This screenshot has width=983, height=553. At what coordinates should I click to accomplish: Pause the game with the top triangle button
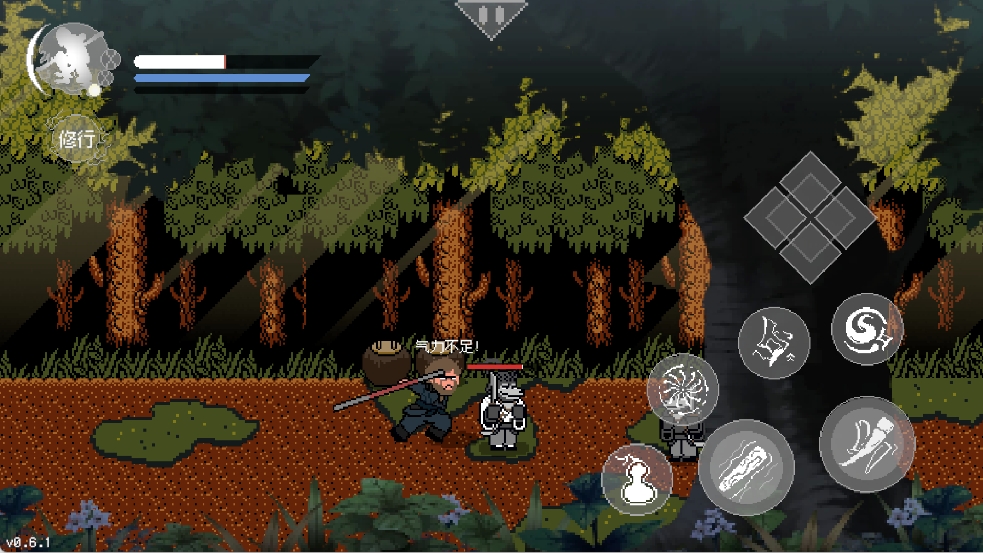[x=490, y=17]
